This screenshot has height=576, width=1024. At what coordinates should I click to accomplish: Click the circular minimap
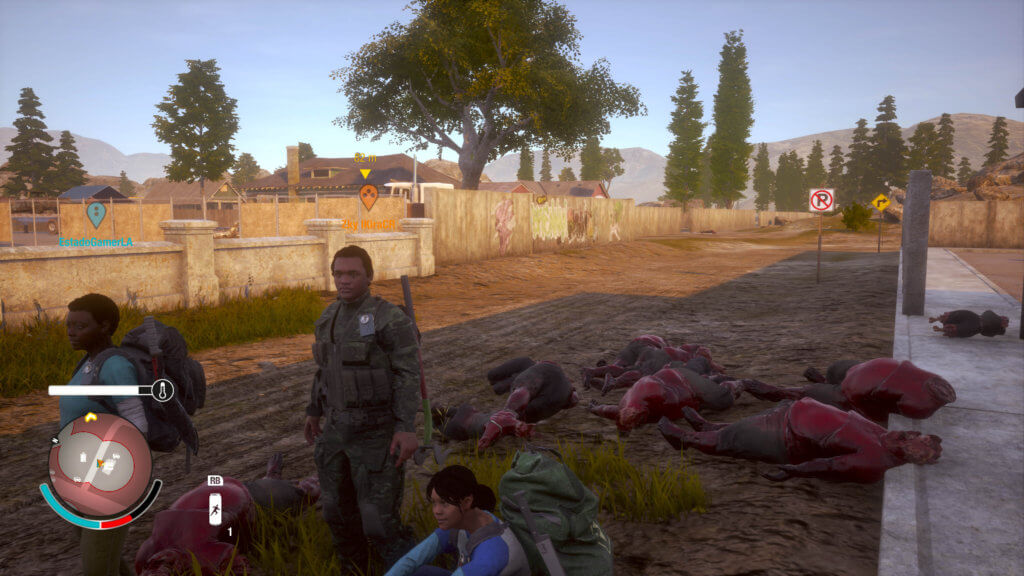pos(100,464)
